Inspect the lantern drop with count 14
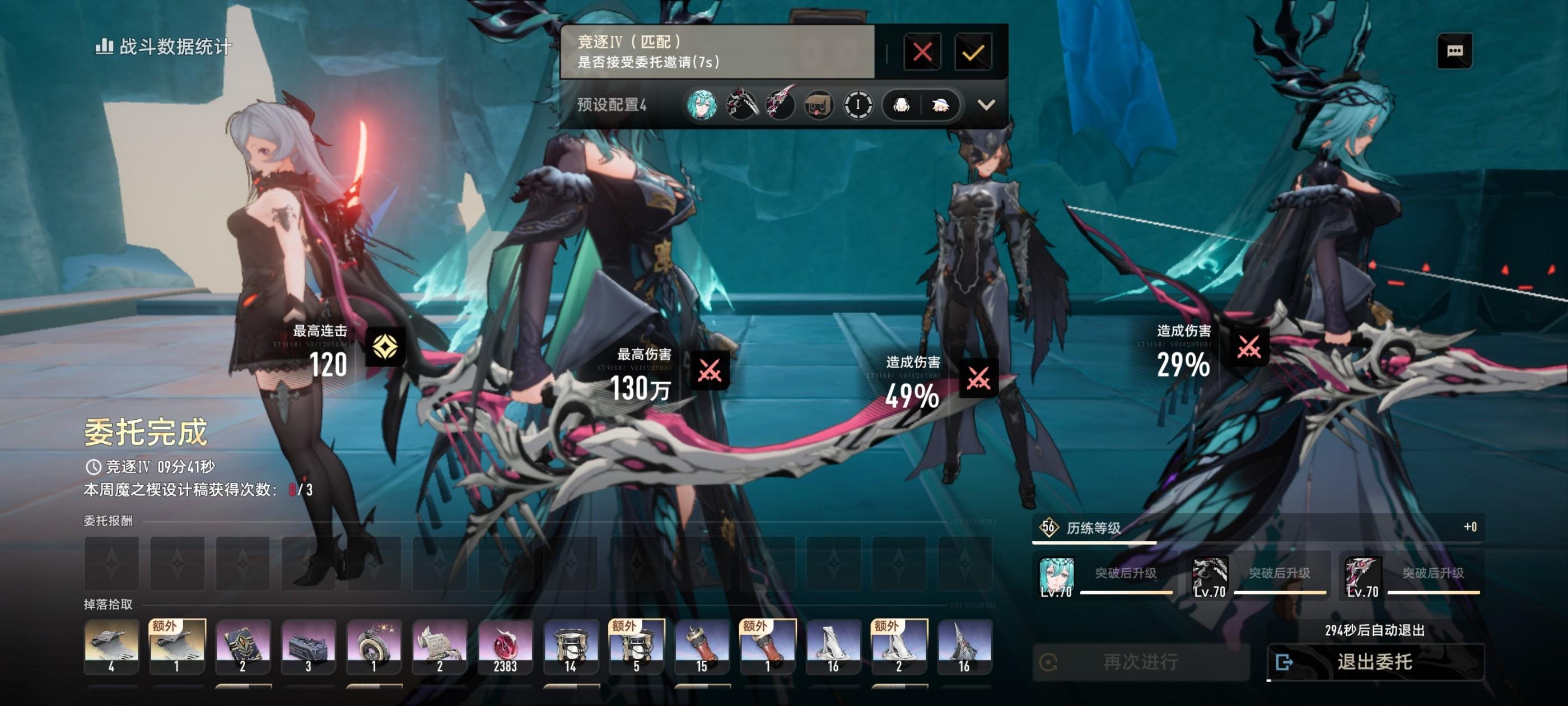This screenshot has width=1568, height=706. pyautogui.click(x=570, y=645)
